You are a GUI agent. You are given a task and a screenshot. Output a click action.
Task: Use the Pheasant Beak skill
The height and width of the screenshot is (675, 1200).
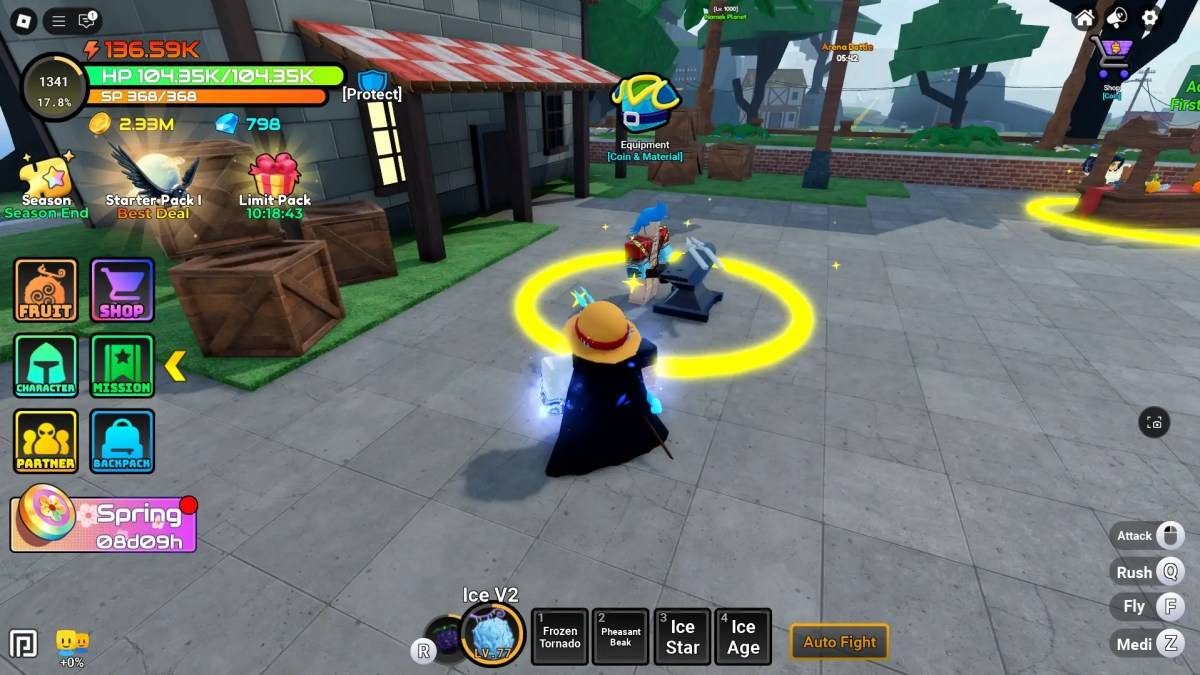(620, 636)
